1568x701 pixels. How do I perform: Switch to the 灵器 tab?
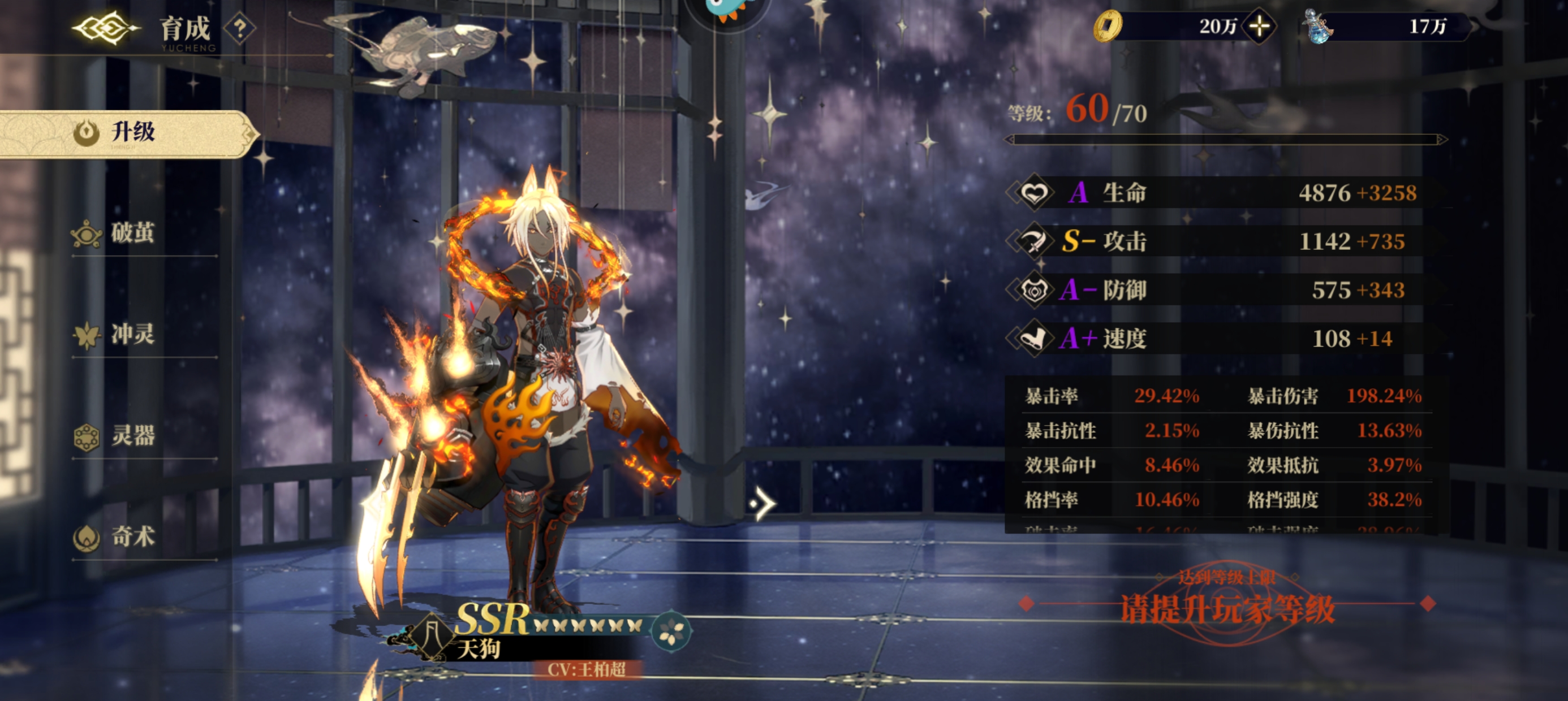tap(132, 436)
